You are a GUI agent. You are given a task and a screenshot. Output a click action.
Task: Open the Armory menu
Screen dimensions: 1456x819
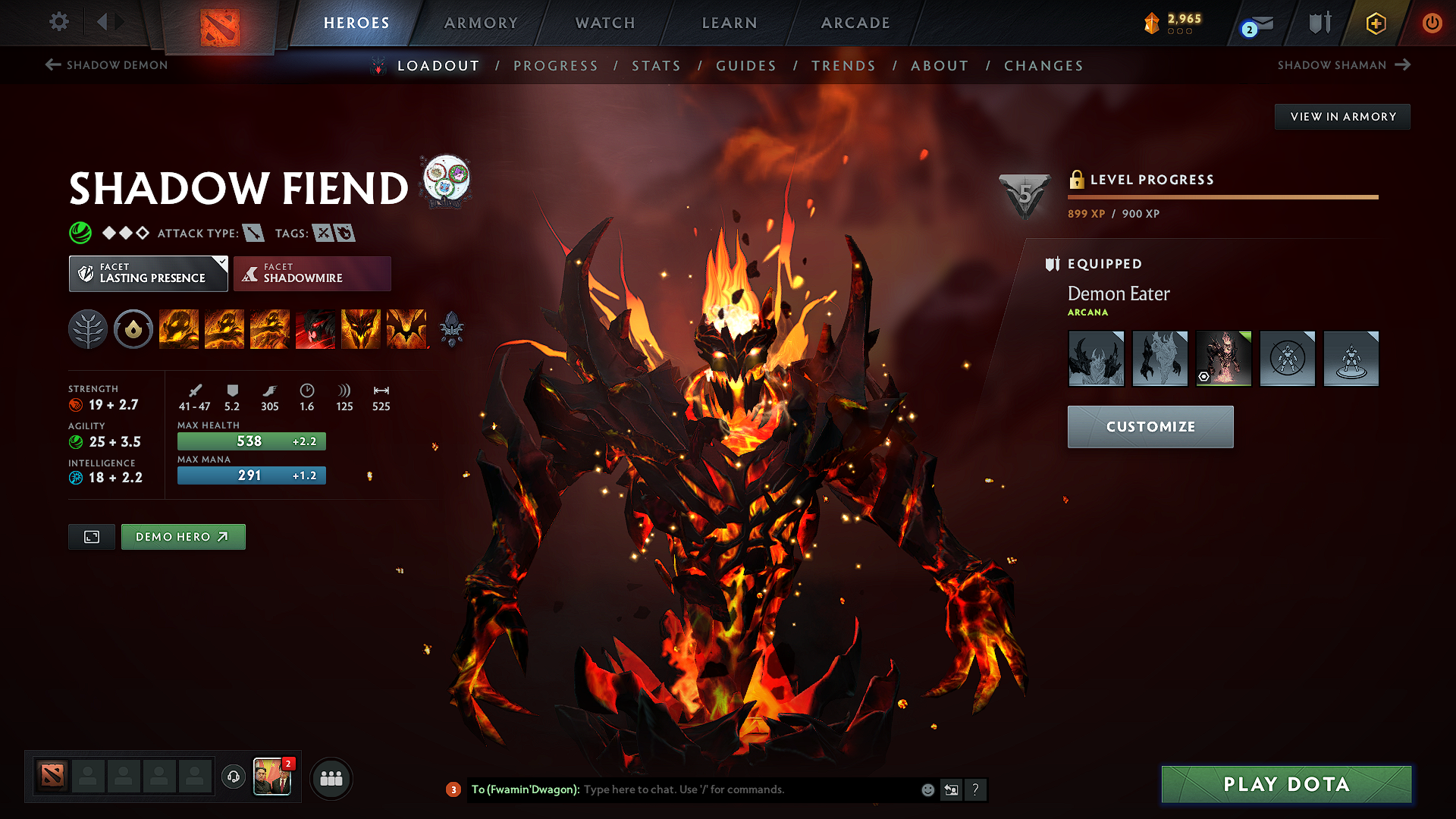pos(481,23)
